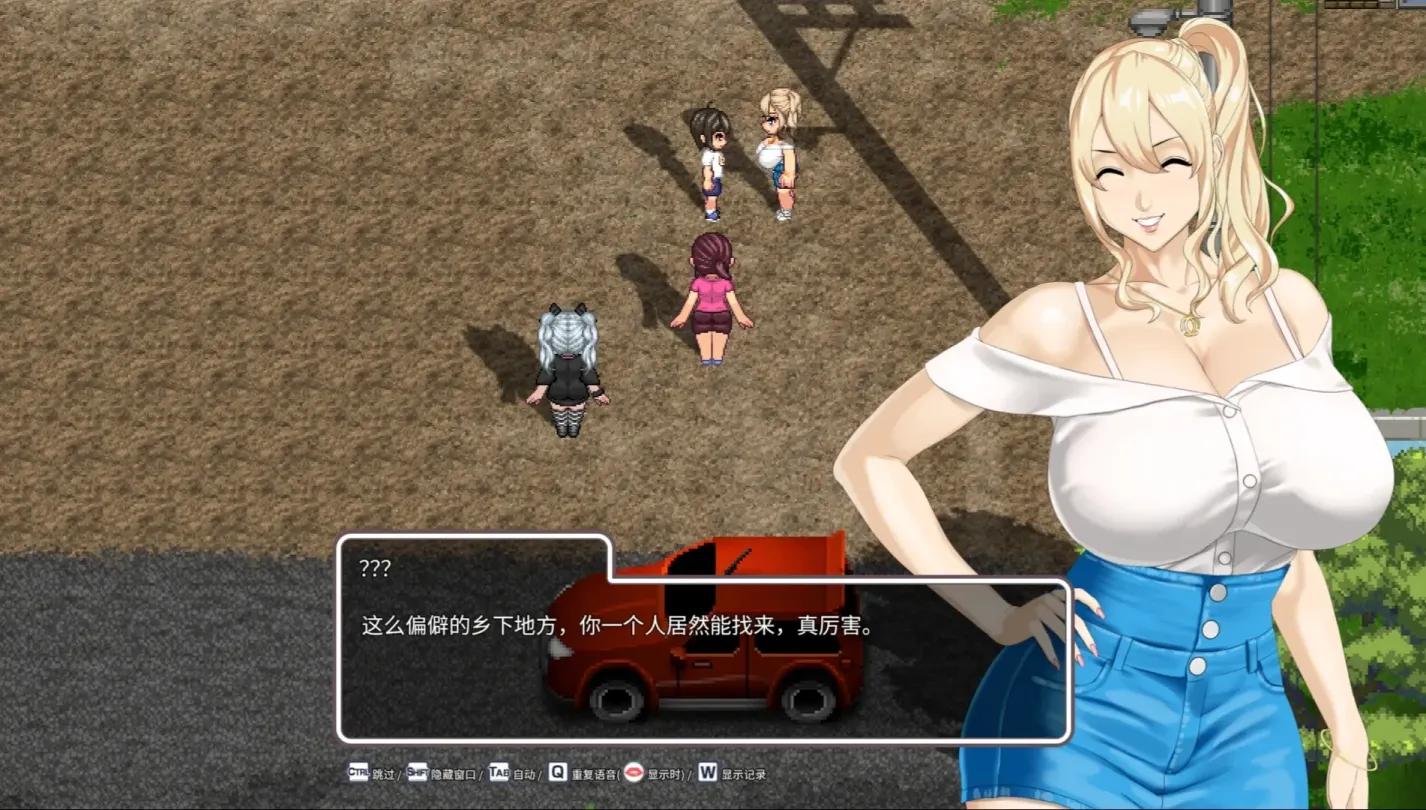Click the dark-haired boy sprite near the top
Image resolution: width=1426 pixels, height=810 pixels.
712,160
